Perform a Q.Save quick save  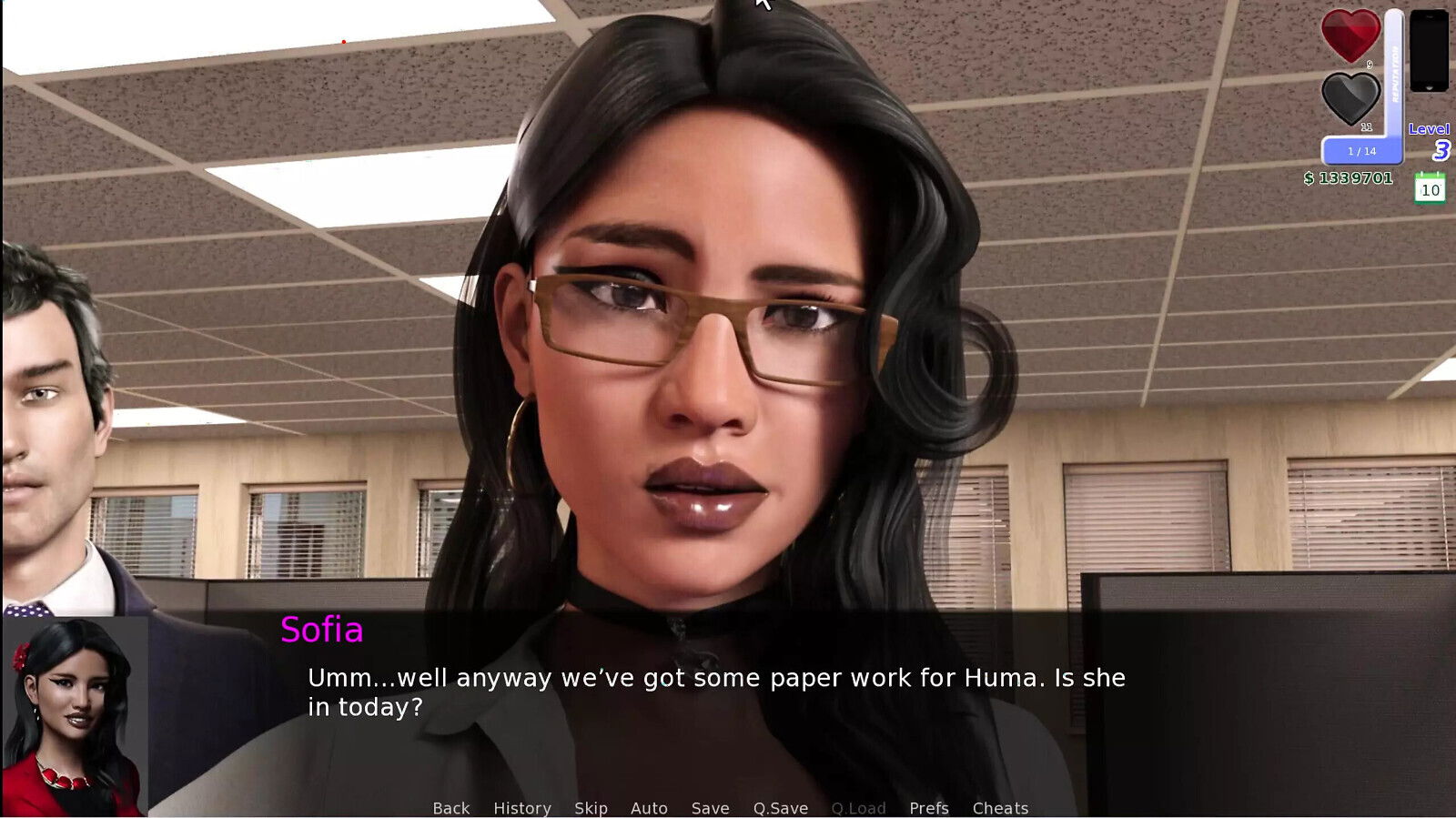point(780,808)
